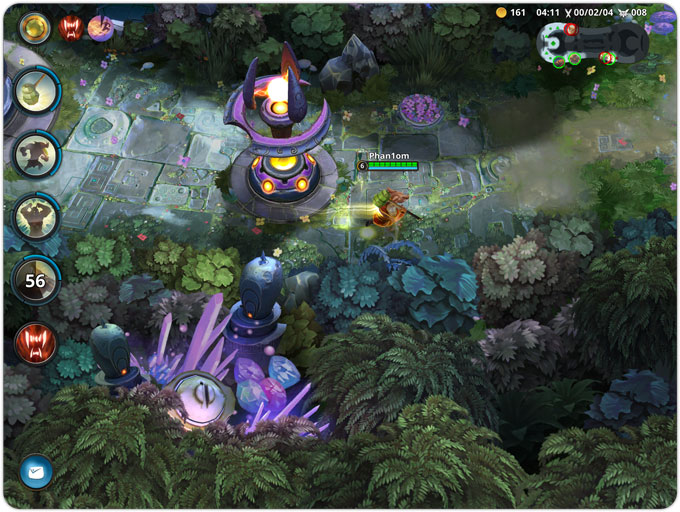Activate the large red fangs button
This screenshot has width=680, height=512.
(35, 343)
